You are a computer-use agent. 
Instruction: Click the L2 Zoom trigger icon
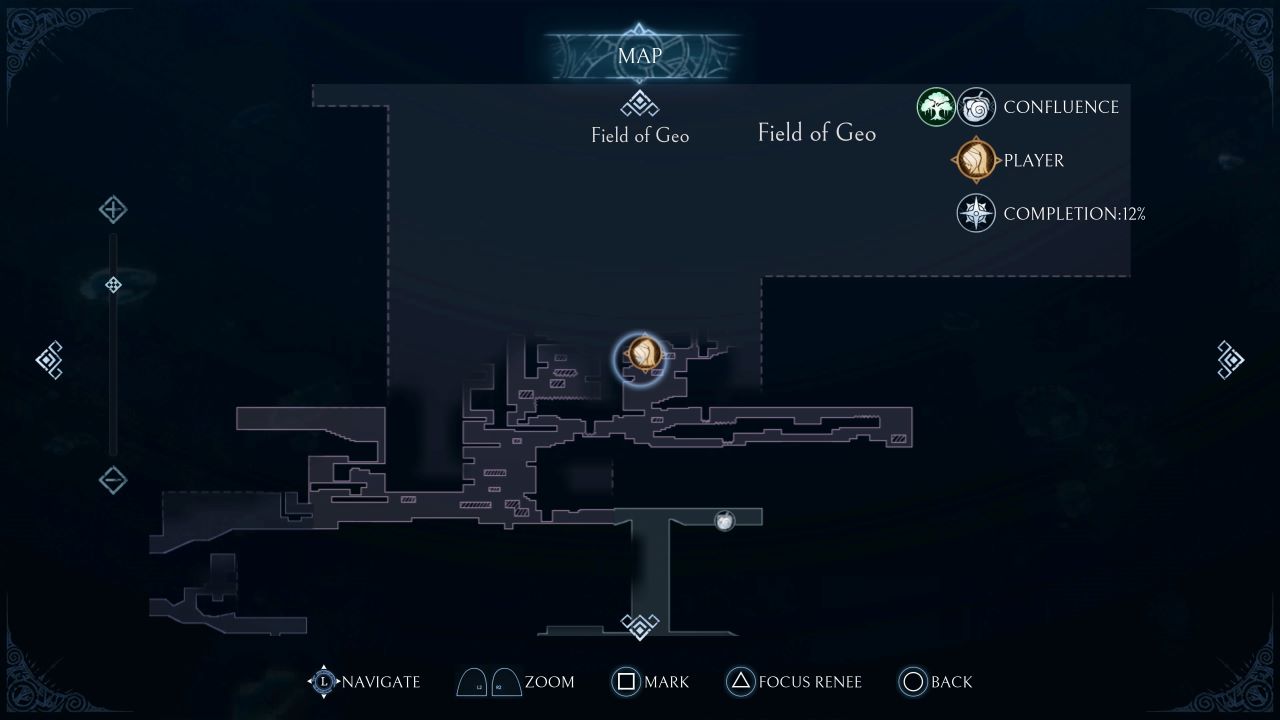[x=475, y=682]
